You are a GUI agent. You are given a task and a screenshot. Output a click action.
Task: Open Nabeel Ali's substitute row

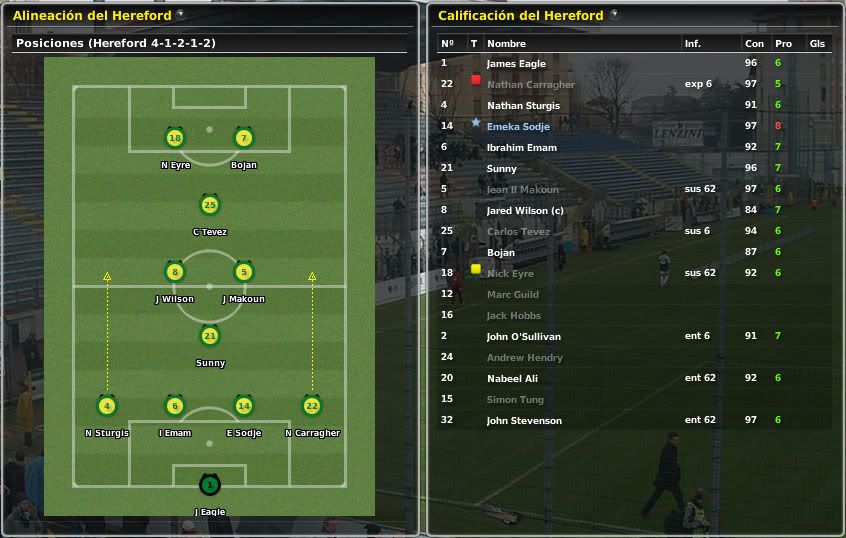click(512, 378)
